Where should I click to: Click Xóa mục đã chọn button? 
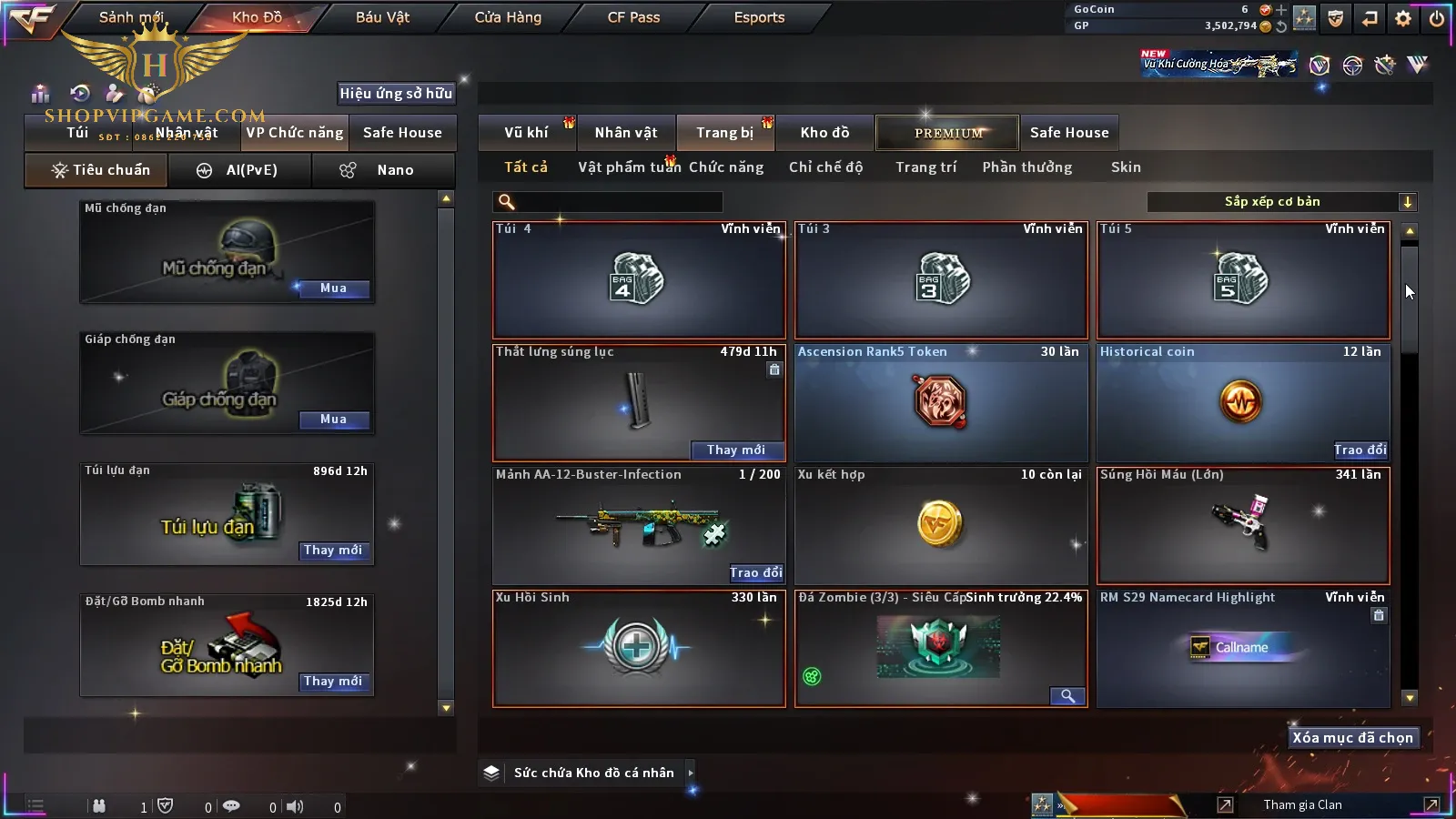1352,738
